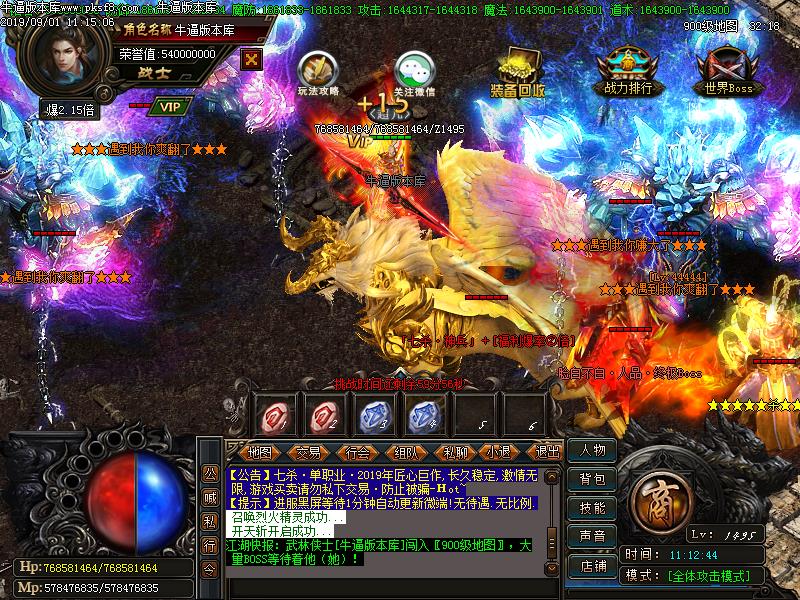The height and width of the screenshot is (600, 800).
Task: Open the 店铺 shop
Action: tap(592, 566)
